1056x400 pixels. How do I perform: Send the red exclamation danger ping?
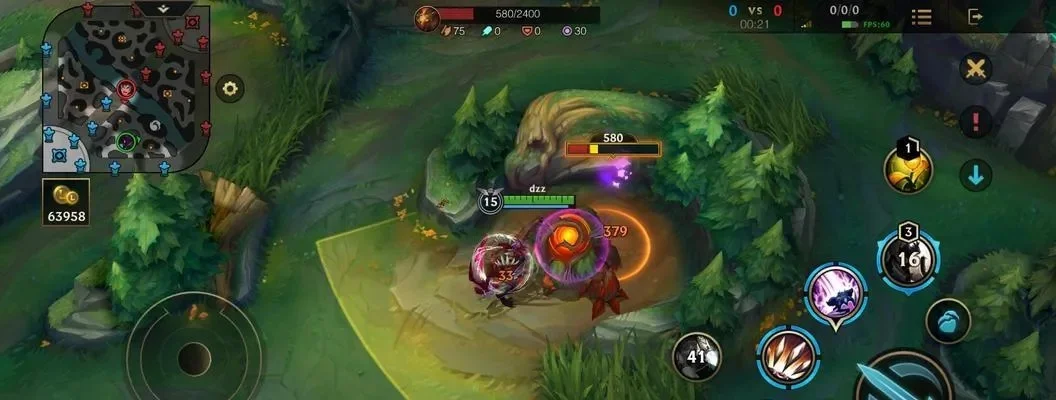[x=975, y=122]
